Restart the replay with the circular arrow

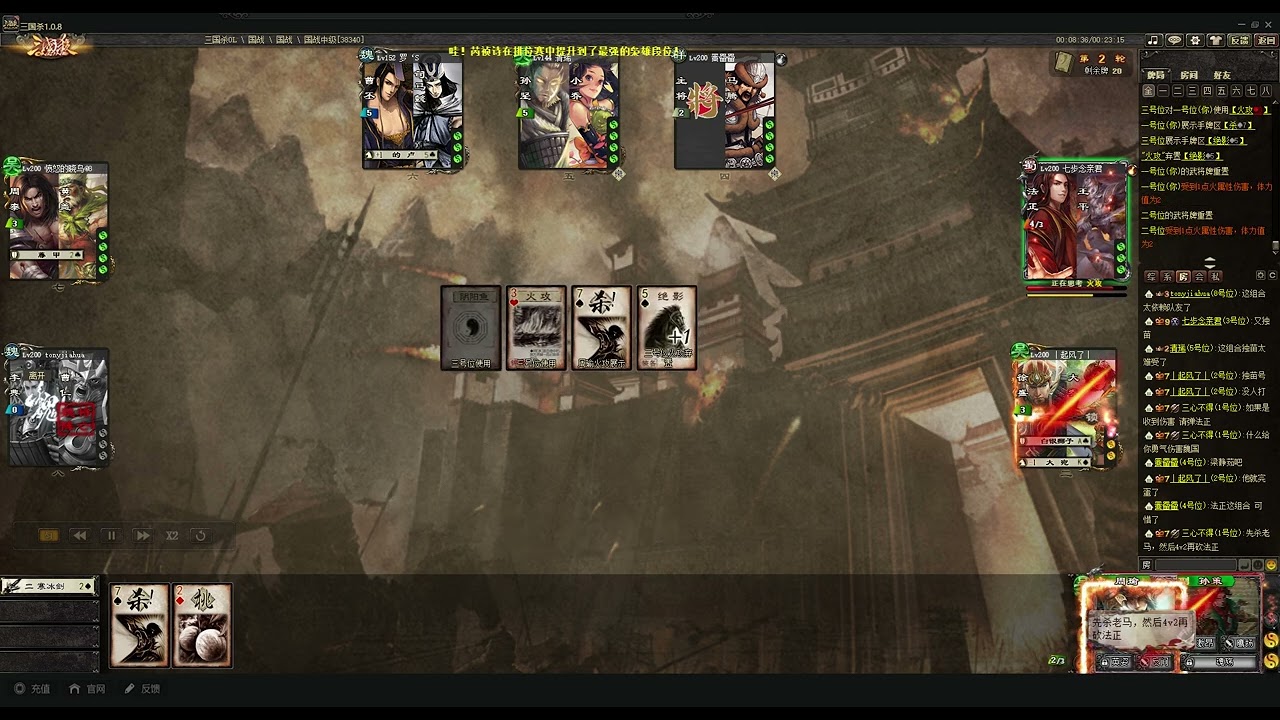click(201, 536)
